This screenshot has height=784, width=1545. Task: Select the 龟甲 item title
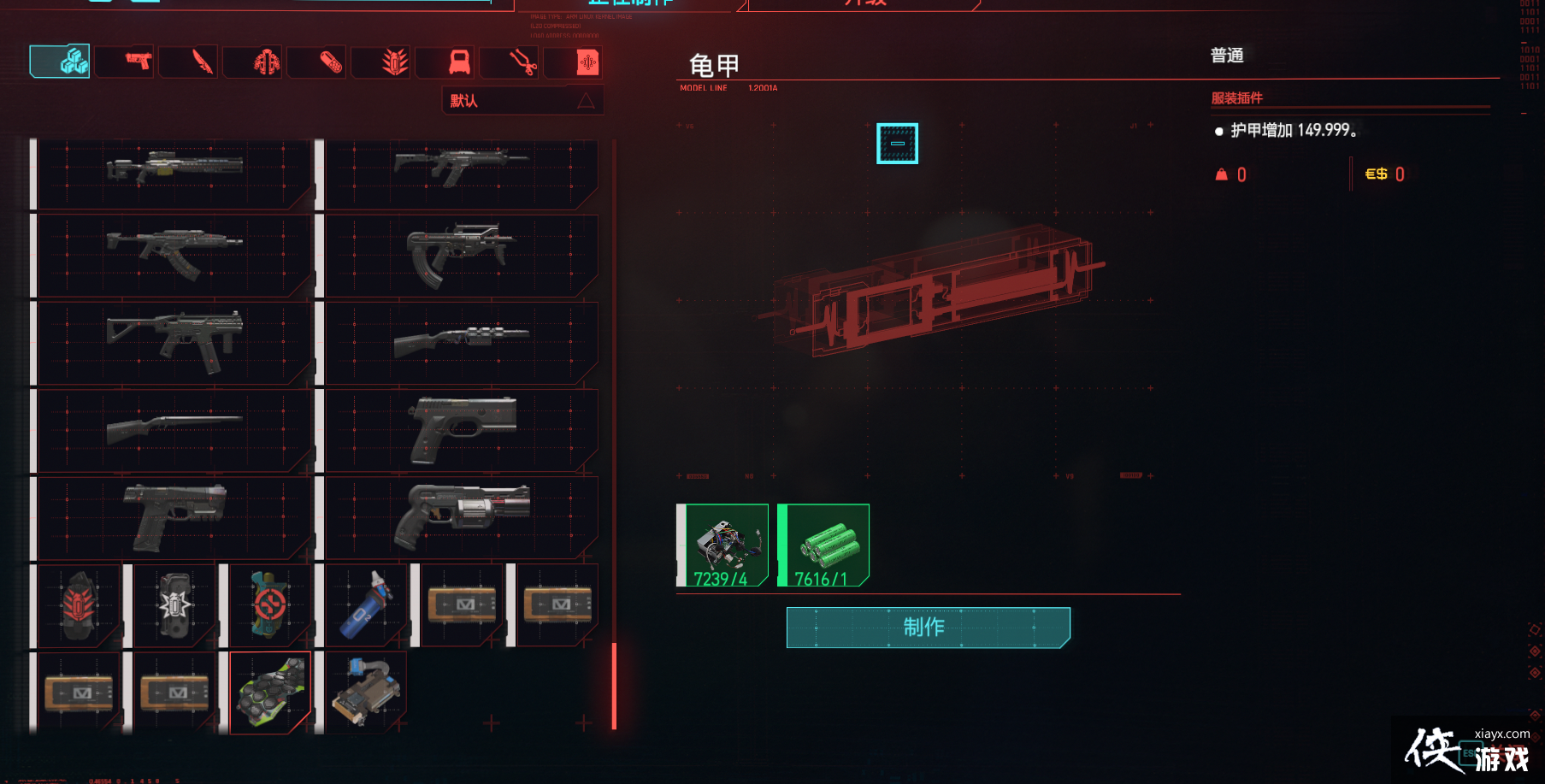[x=714, y=63]
